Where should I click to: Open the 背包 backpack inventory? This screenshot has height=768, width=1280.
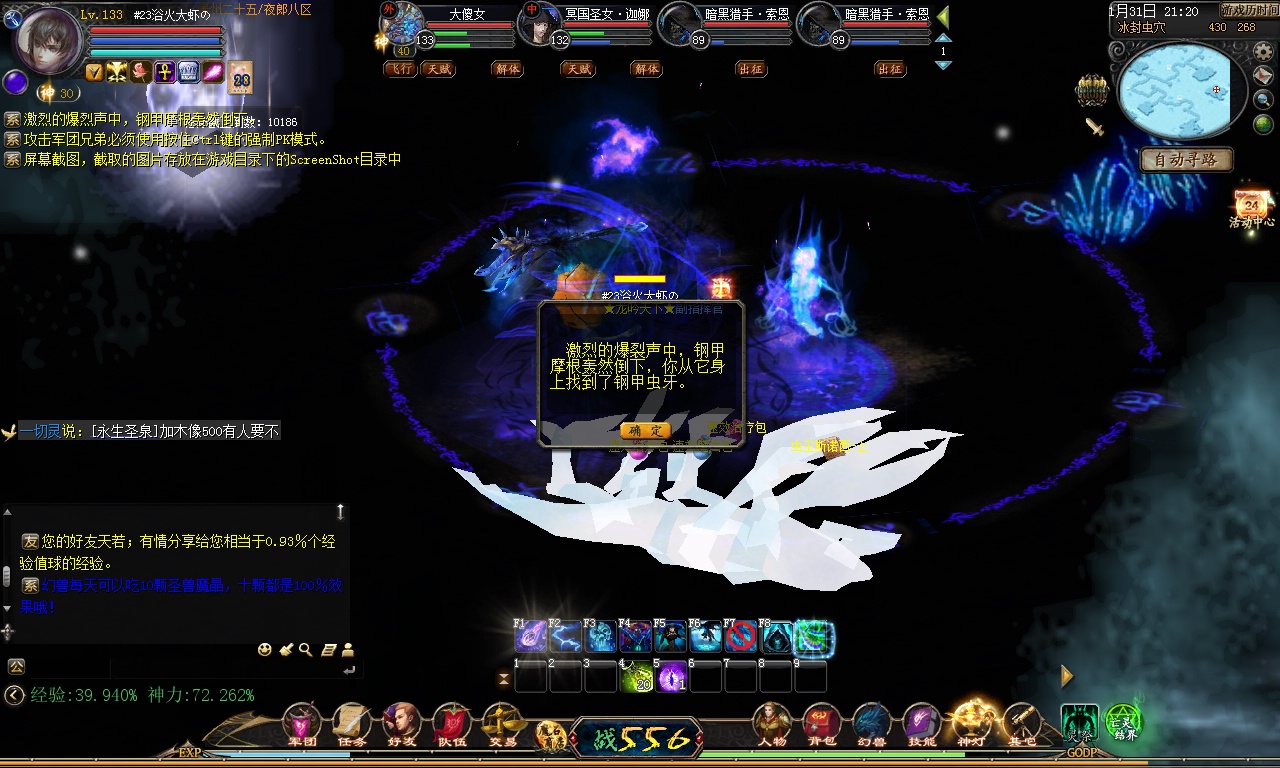[x=822, y=724]
